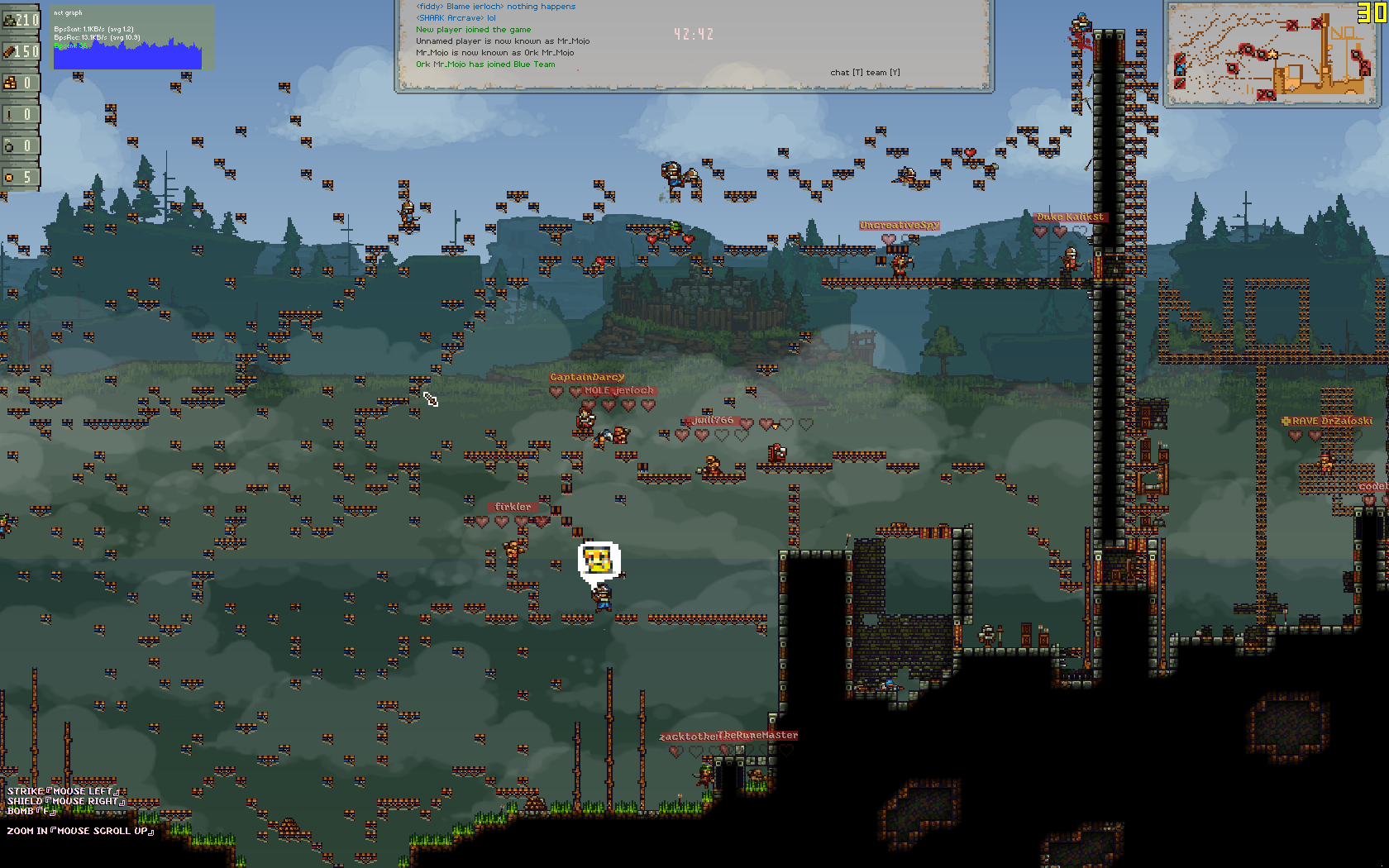This screenshot has width=1389, height=868.
Task: Click the coins counter slot
Action: tap(20, 177)
